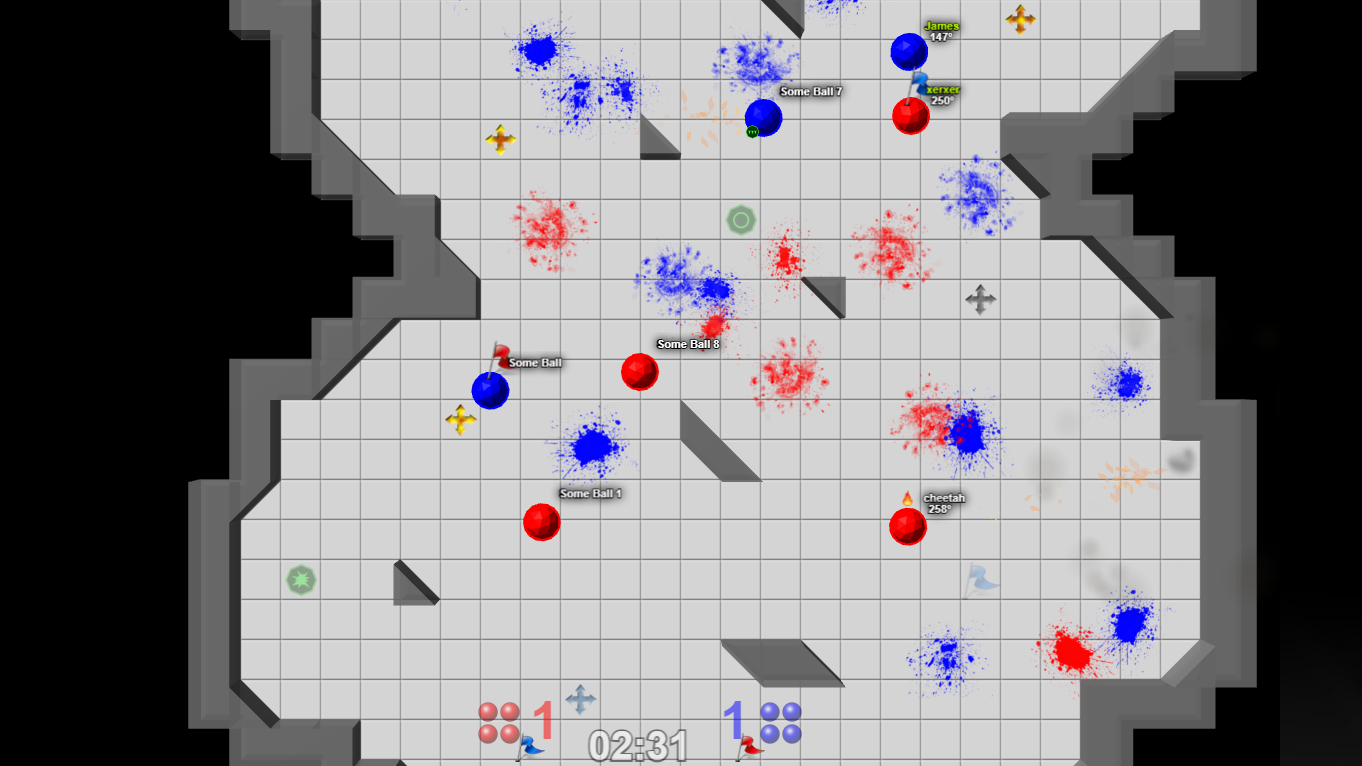Screen dimensions: 1362x766
Task: Click the blue arrows power-up above the timer
Action: click(x=580, y=698)
